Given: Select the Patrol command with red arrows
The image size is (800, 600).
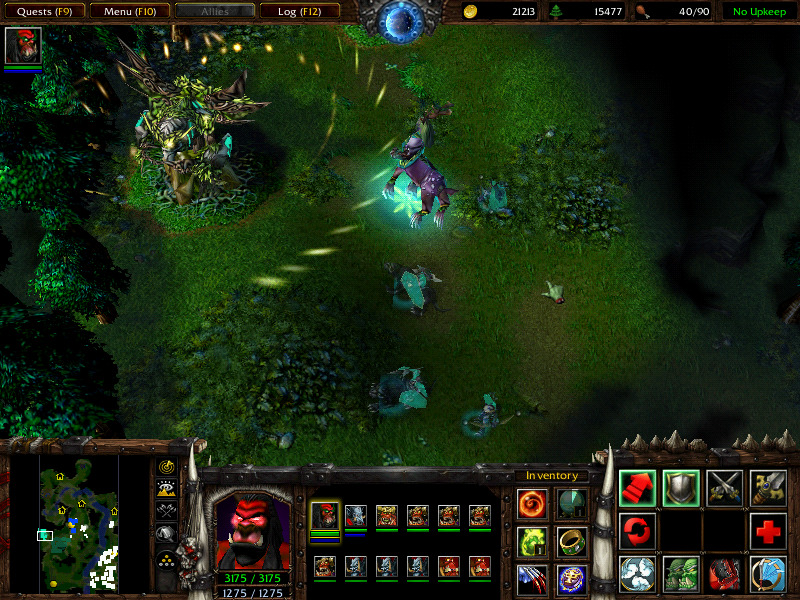Looking at the screenshot, I should pos(637,531).
